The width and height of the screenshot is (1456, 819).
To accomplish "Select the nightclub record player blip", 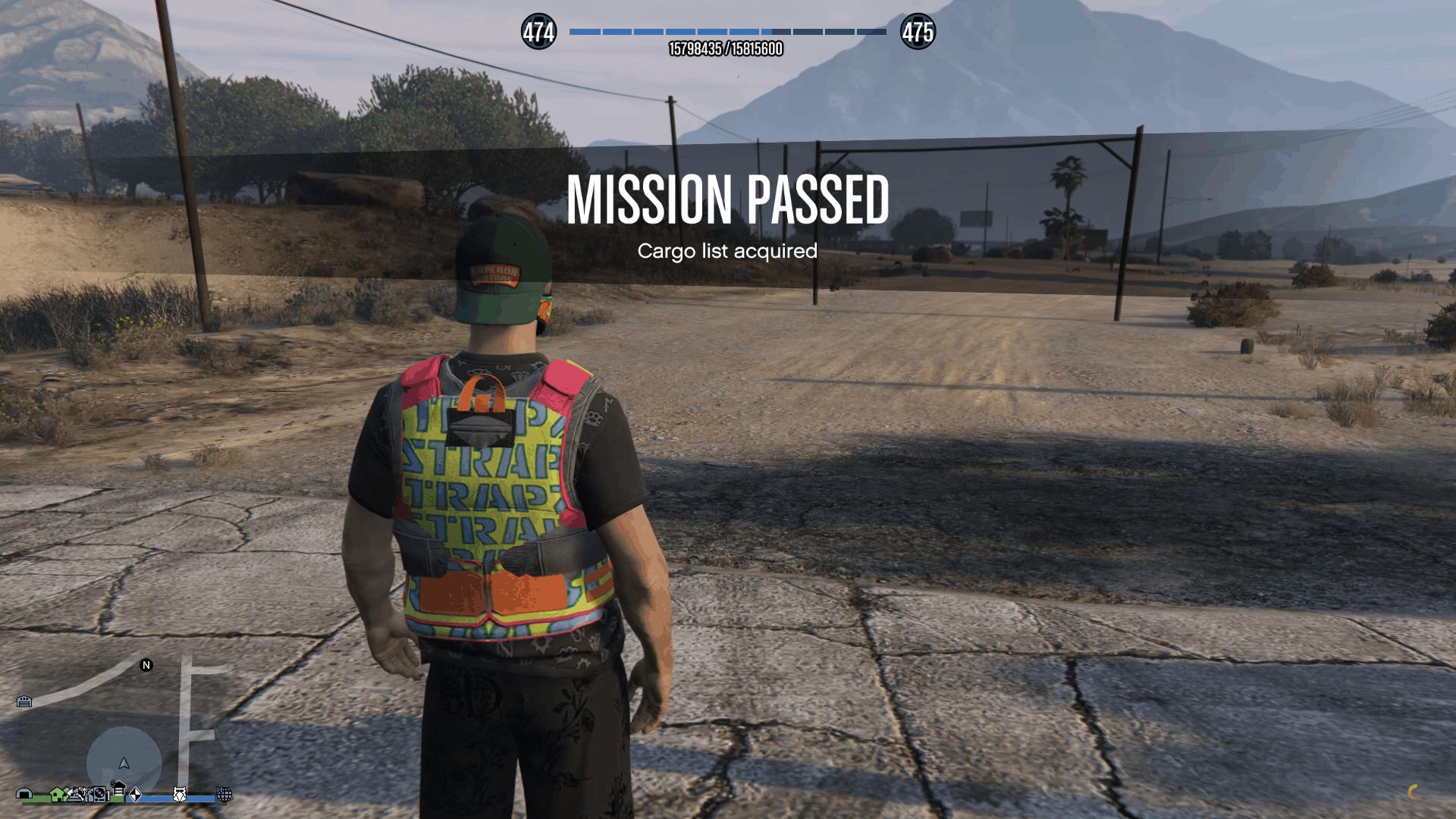I will click(99, 795).
